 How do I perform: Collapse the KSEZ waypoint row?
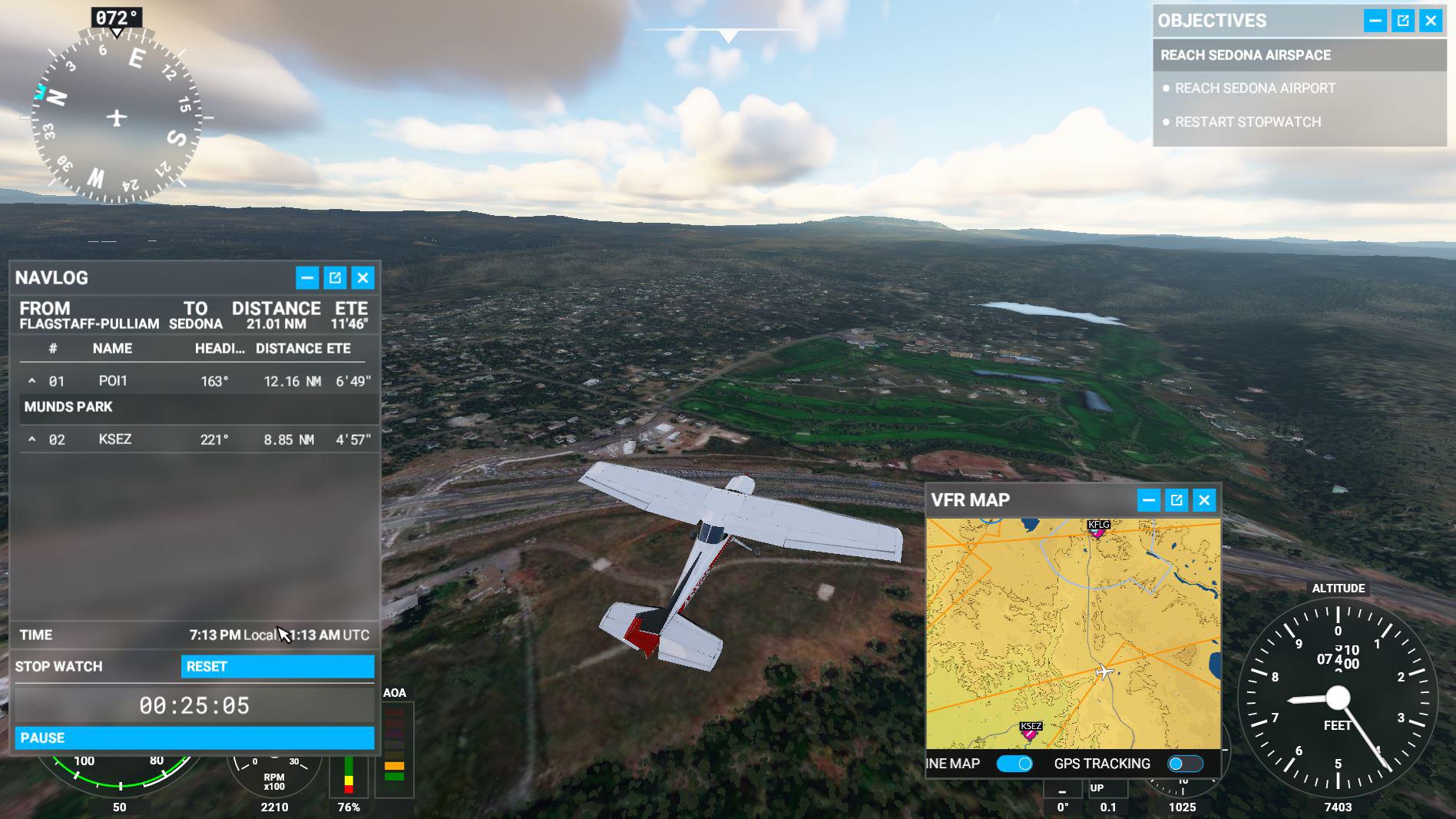(32, 439)
